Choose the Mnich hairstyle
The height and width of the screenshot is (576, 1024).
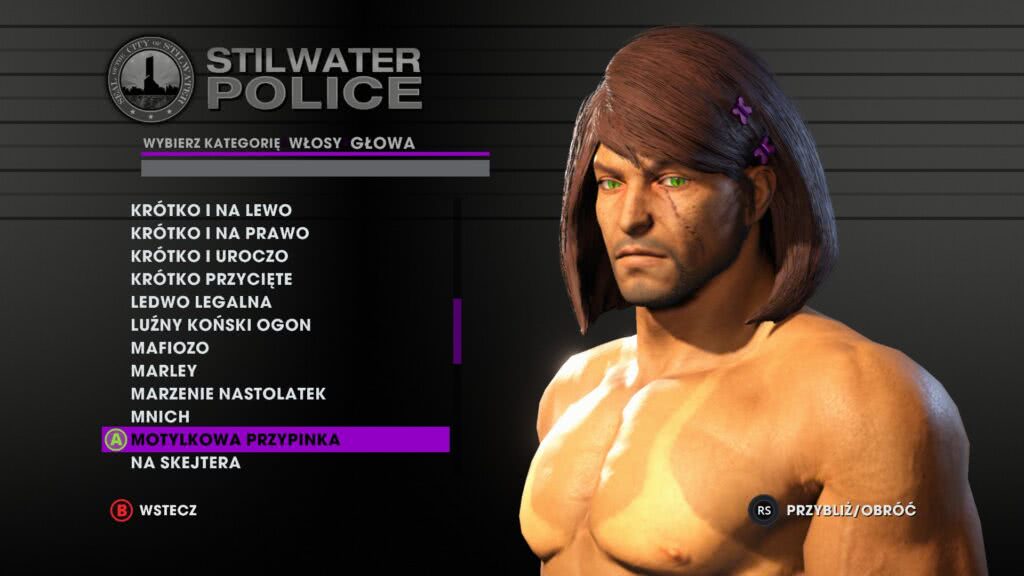coord(160,416)
